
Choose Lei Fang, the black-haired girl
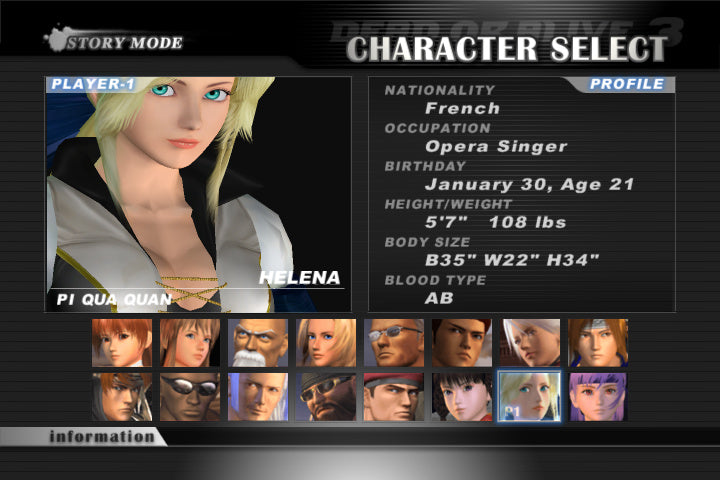462,397
